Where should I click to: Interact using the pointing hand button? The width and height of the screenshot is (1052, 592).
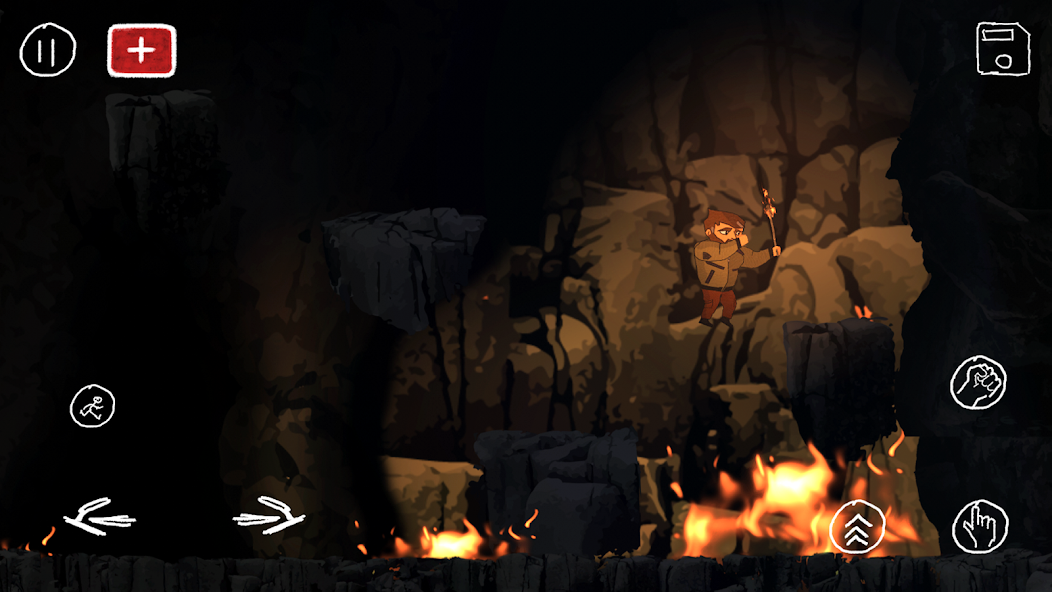979,526
